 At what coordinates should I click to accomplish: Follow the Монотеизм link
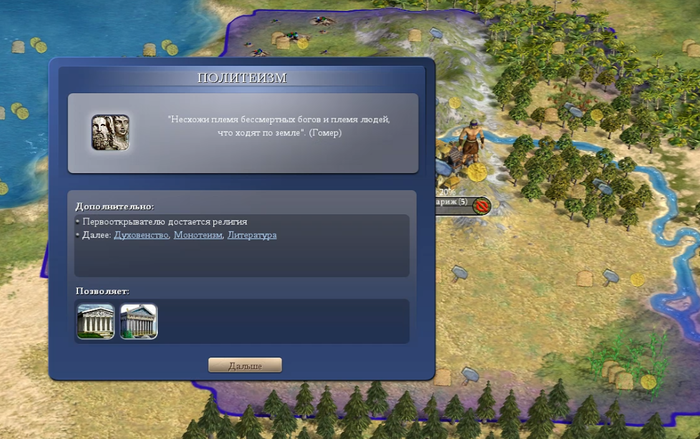point(197,235)
